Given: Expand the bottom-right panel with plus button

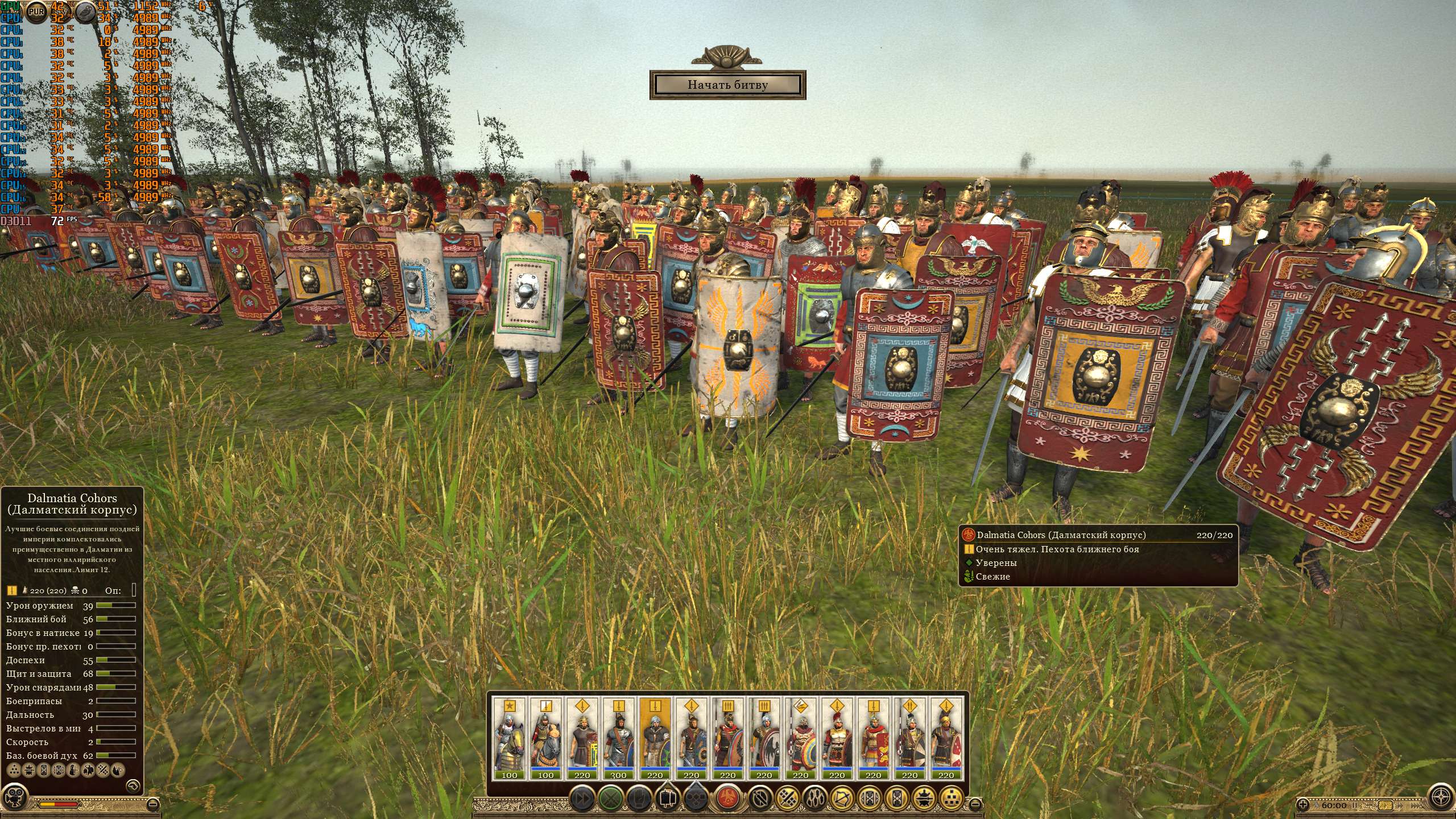Looking at the screenshot, I should pyautogui.click(x=1303, y=805).
